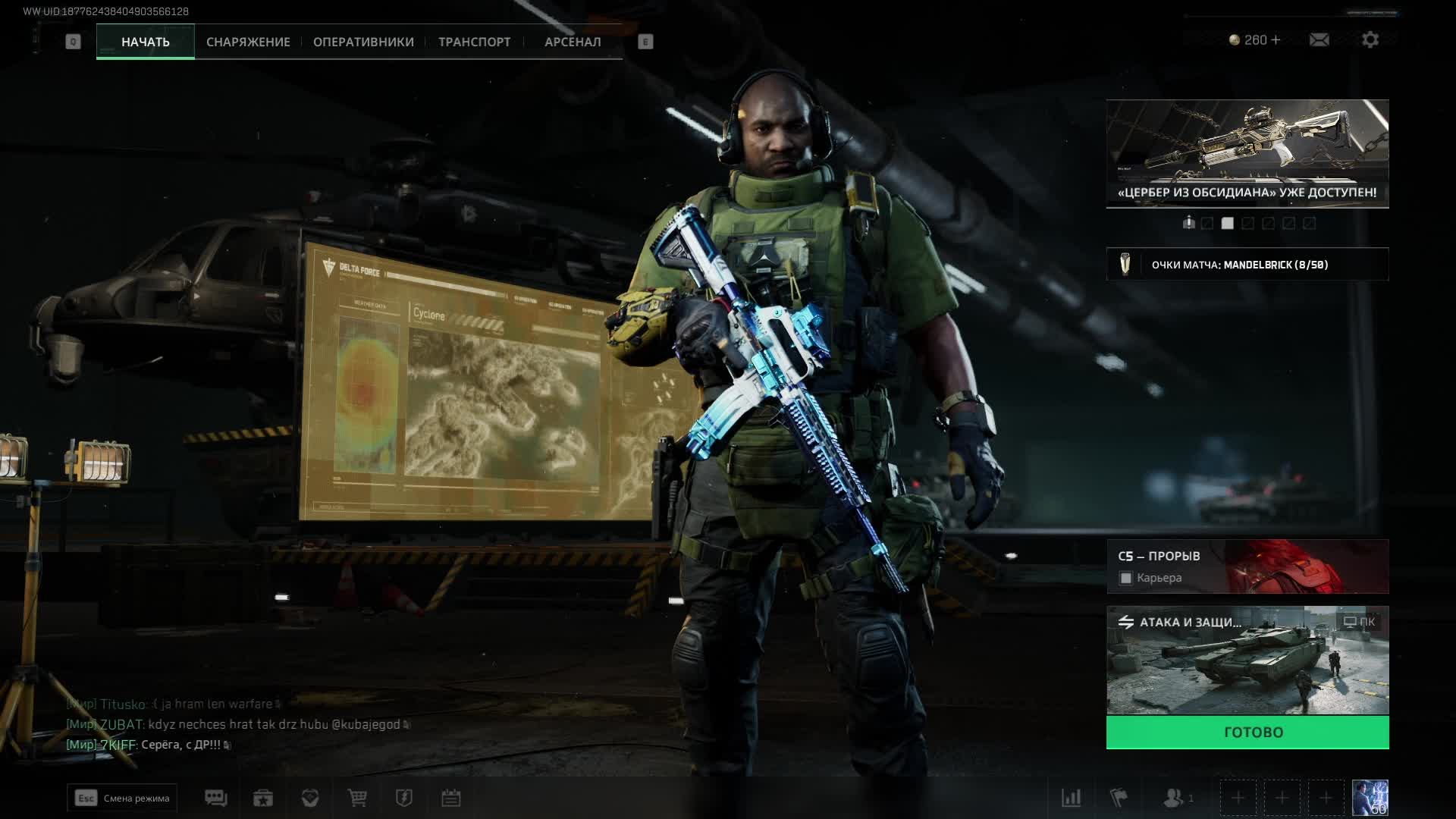Viewport: 1456px width, 819px height.
Task: Click the Смена режима mode switch button
Action: point(122,798)
